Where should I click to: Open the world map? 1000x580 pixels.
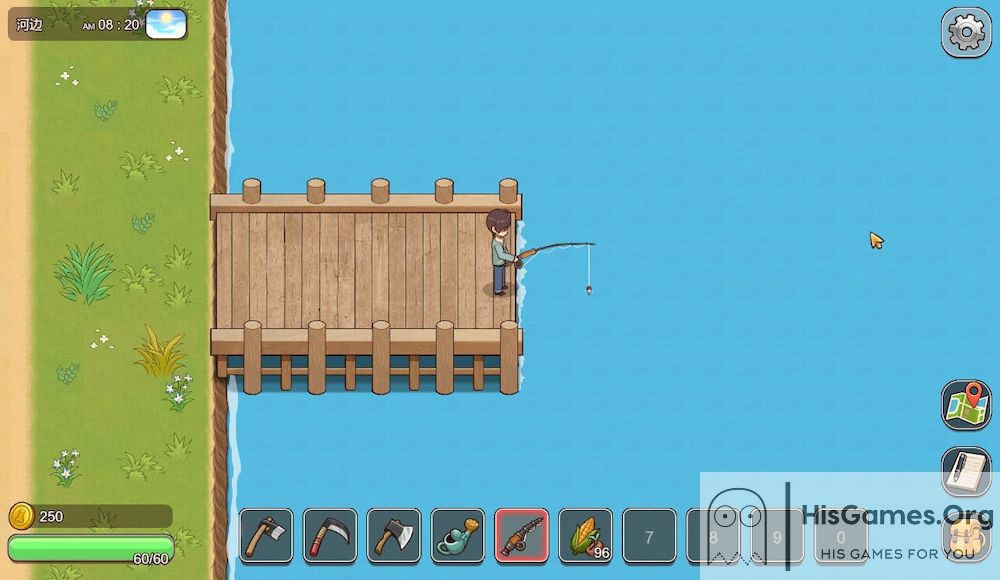click(x=966, y=405)
